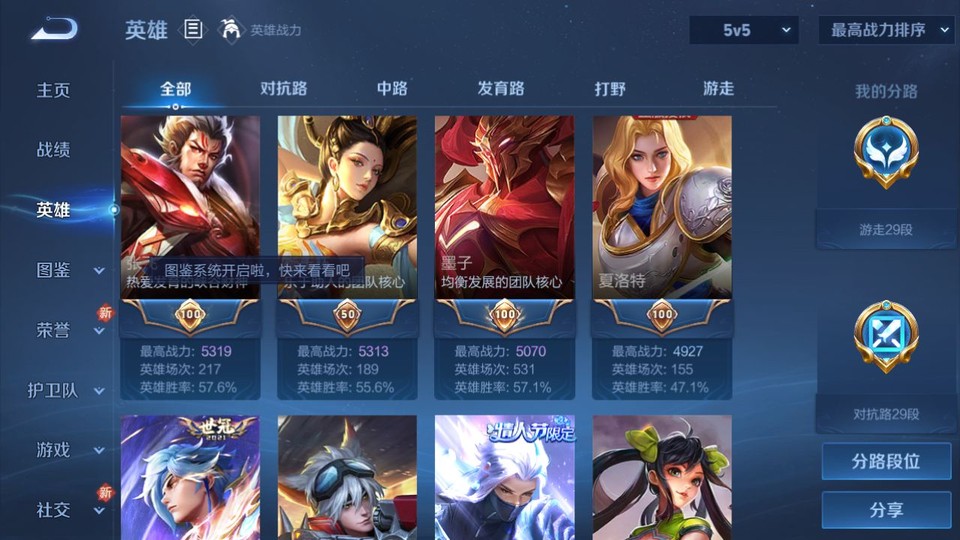960x540 pixels.
Task: Switch to the 对抗路 tab
Action: pos(283,88)
